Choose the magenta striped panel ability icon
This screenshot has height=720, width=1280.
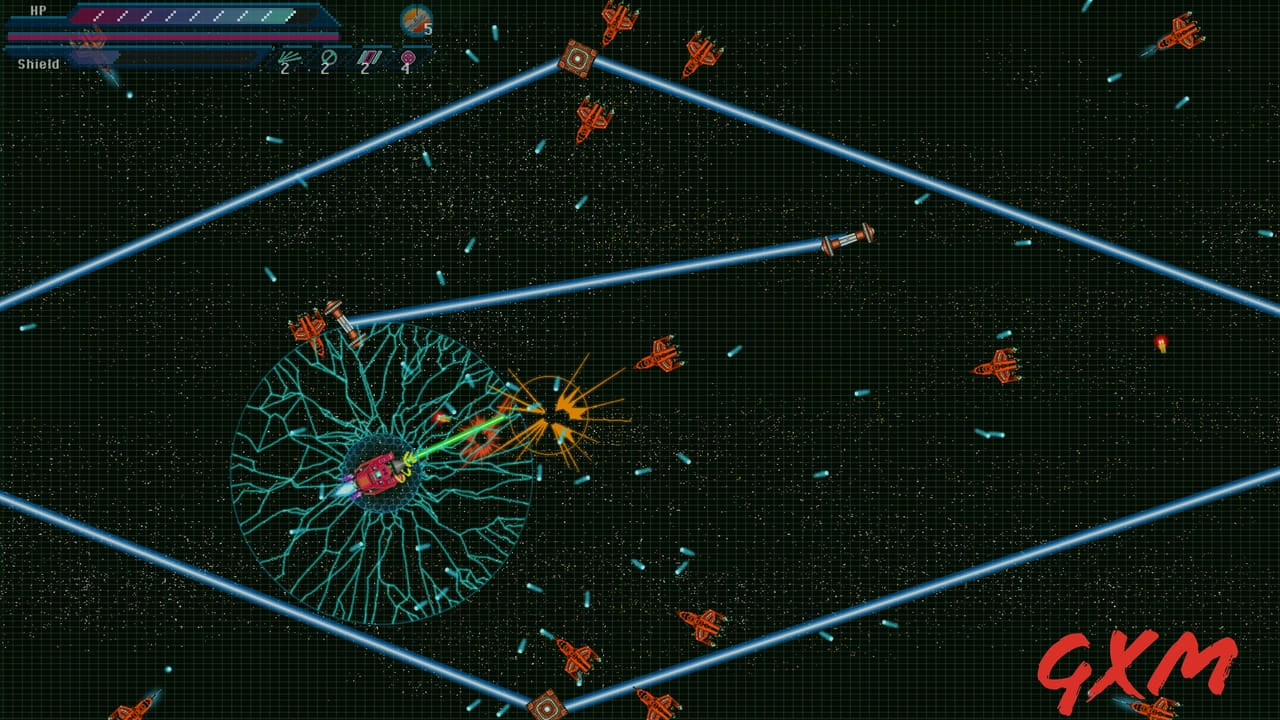[x=367, y=59]
